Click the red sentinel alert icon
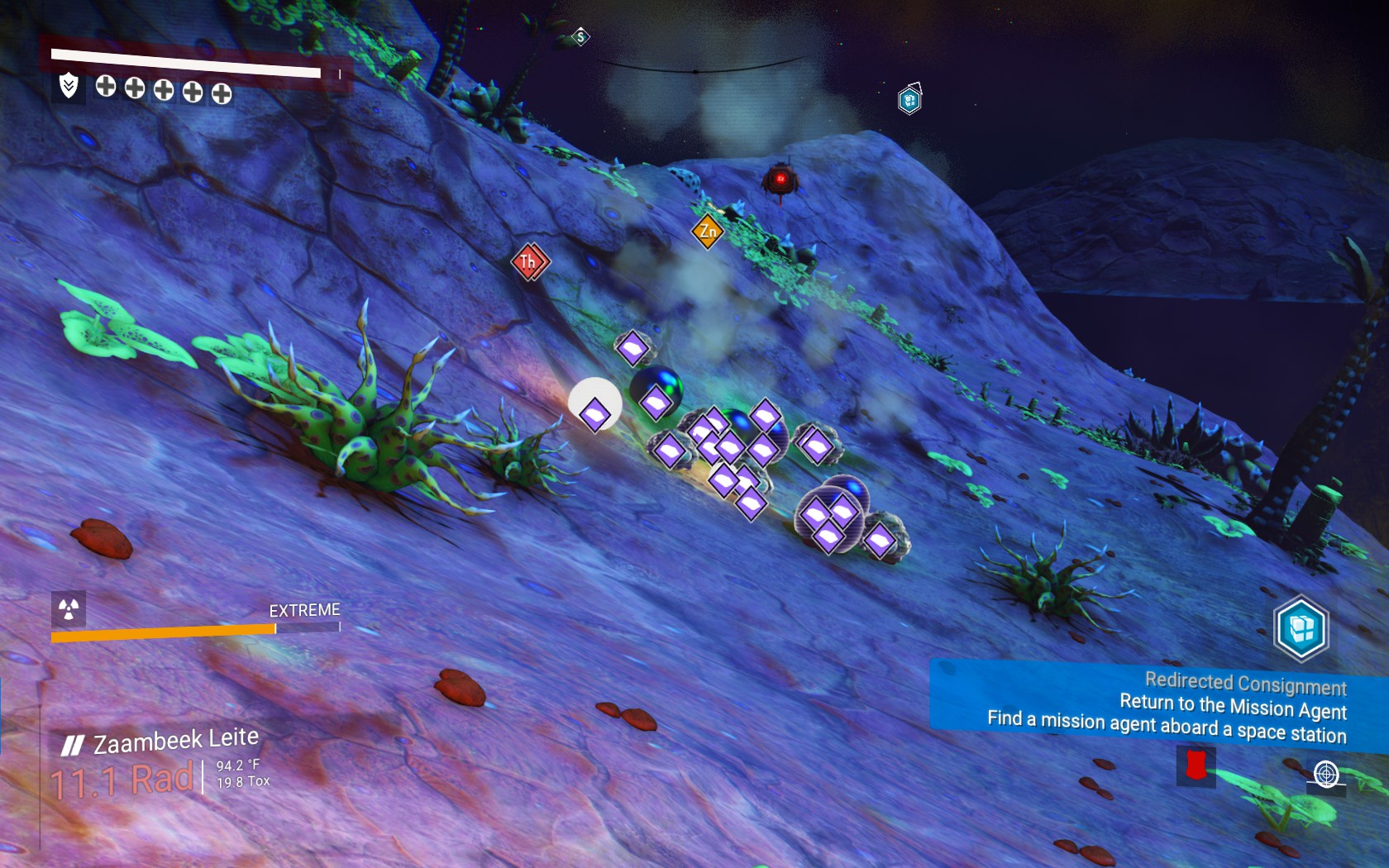 tap(1196, 765)
